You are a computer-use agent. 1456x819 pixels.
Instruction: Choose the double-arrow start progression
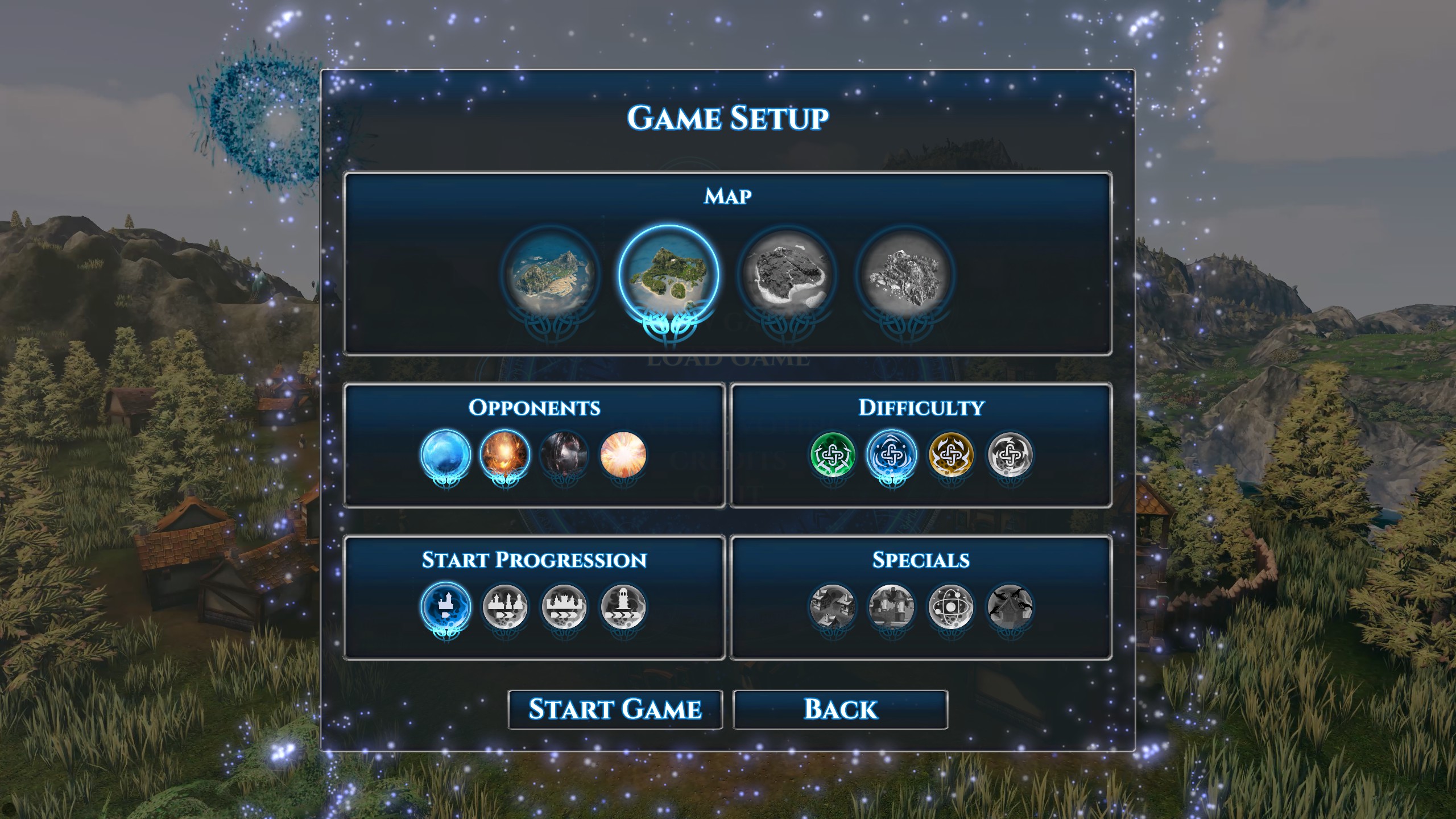505,607
